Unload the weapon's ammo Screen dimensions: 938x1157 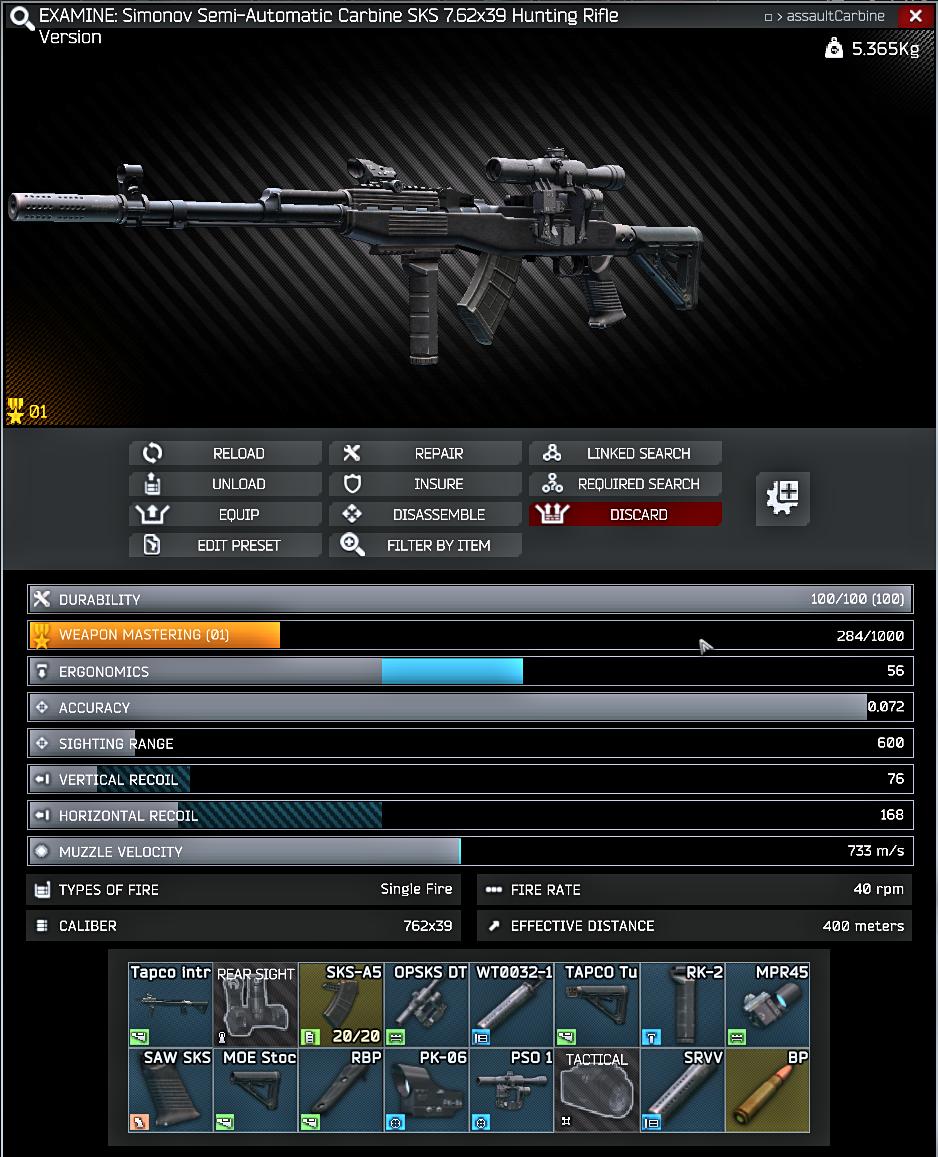point(226,484)
